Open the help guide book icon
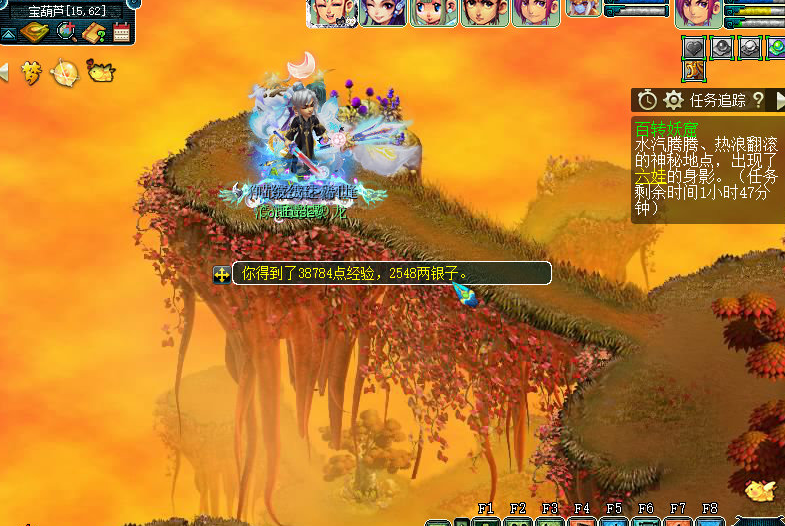This screenshot has width=785, height=526. 95,32
